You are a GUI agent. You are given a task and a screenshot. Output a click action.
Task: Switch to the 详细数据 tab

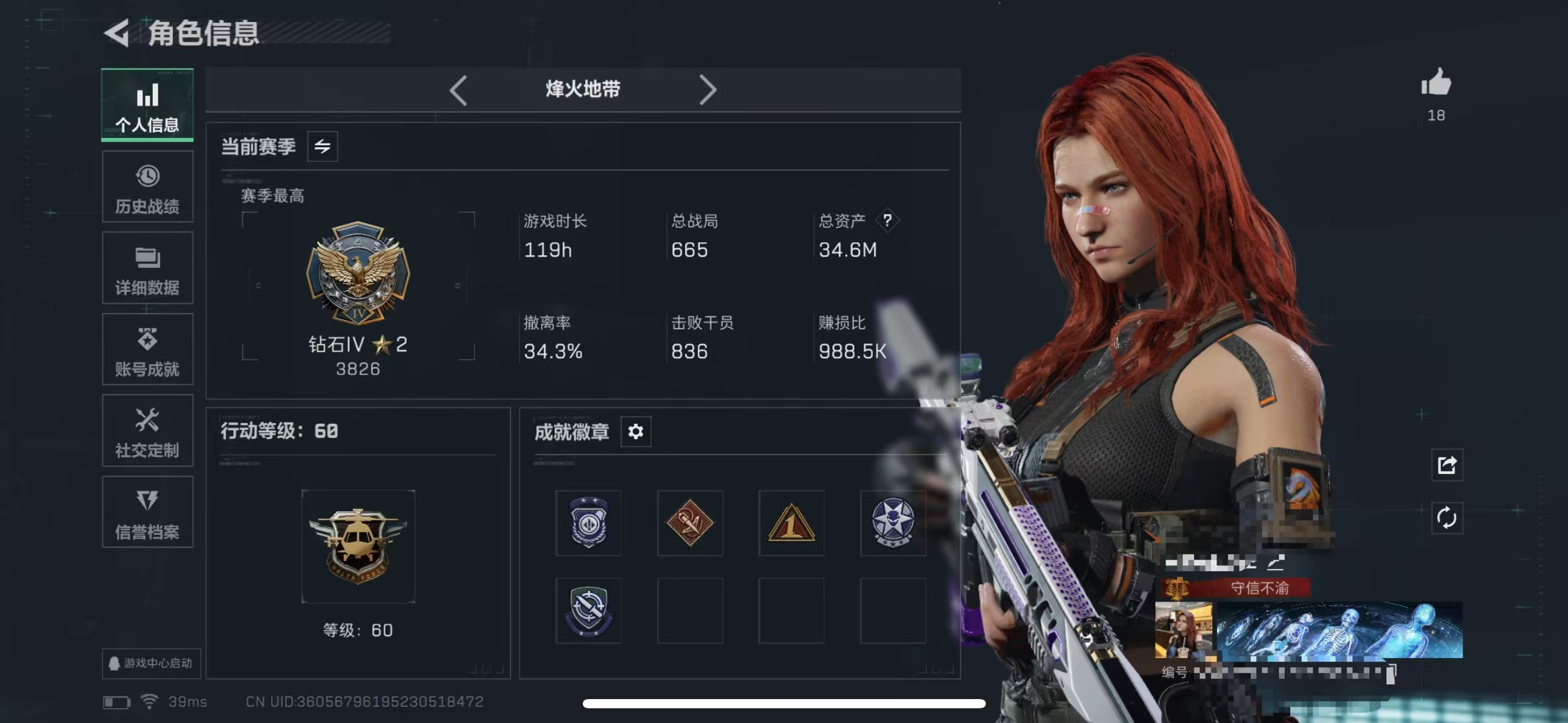(147, 269)
